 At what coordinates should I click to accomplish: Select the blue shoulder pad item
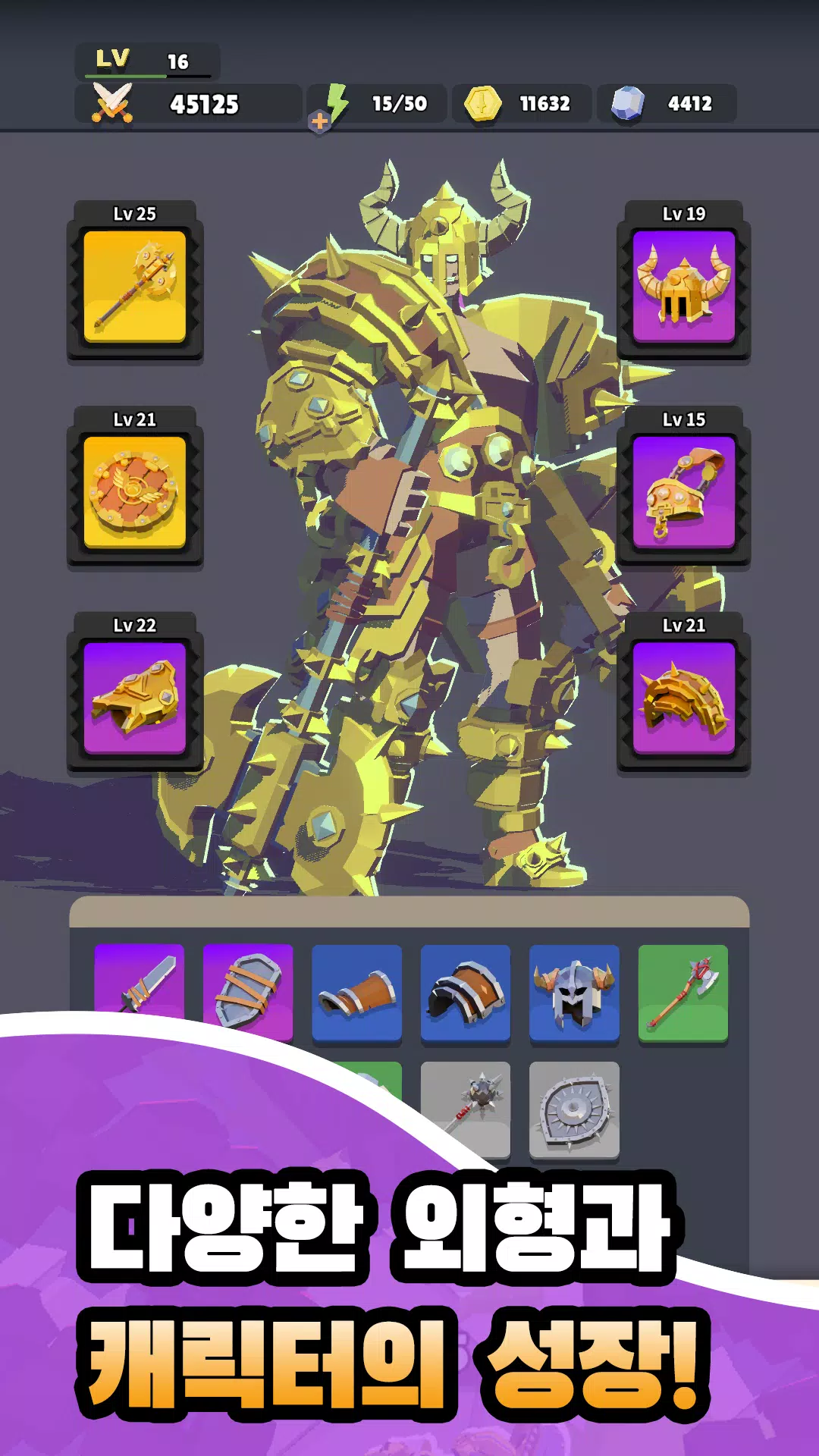466,993
